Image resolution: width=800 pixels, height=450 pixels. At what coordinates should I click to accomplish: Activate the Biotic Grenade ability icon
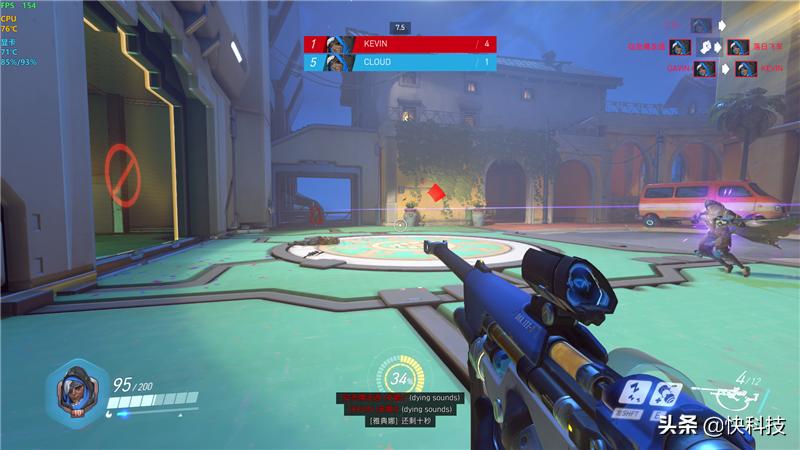click(665, 393)
